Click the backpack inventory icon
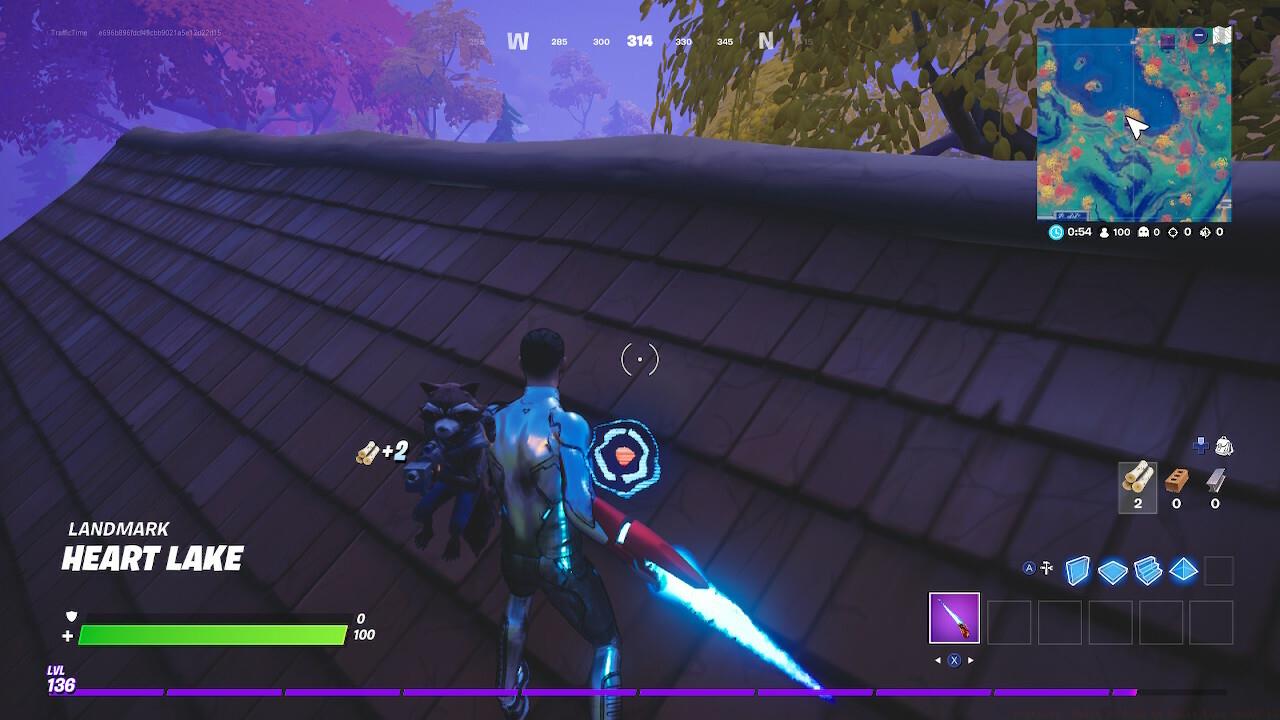 pyautogui.click(x=1225, y=446)
